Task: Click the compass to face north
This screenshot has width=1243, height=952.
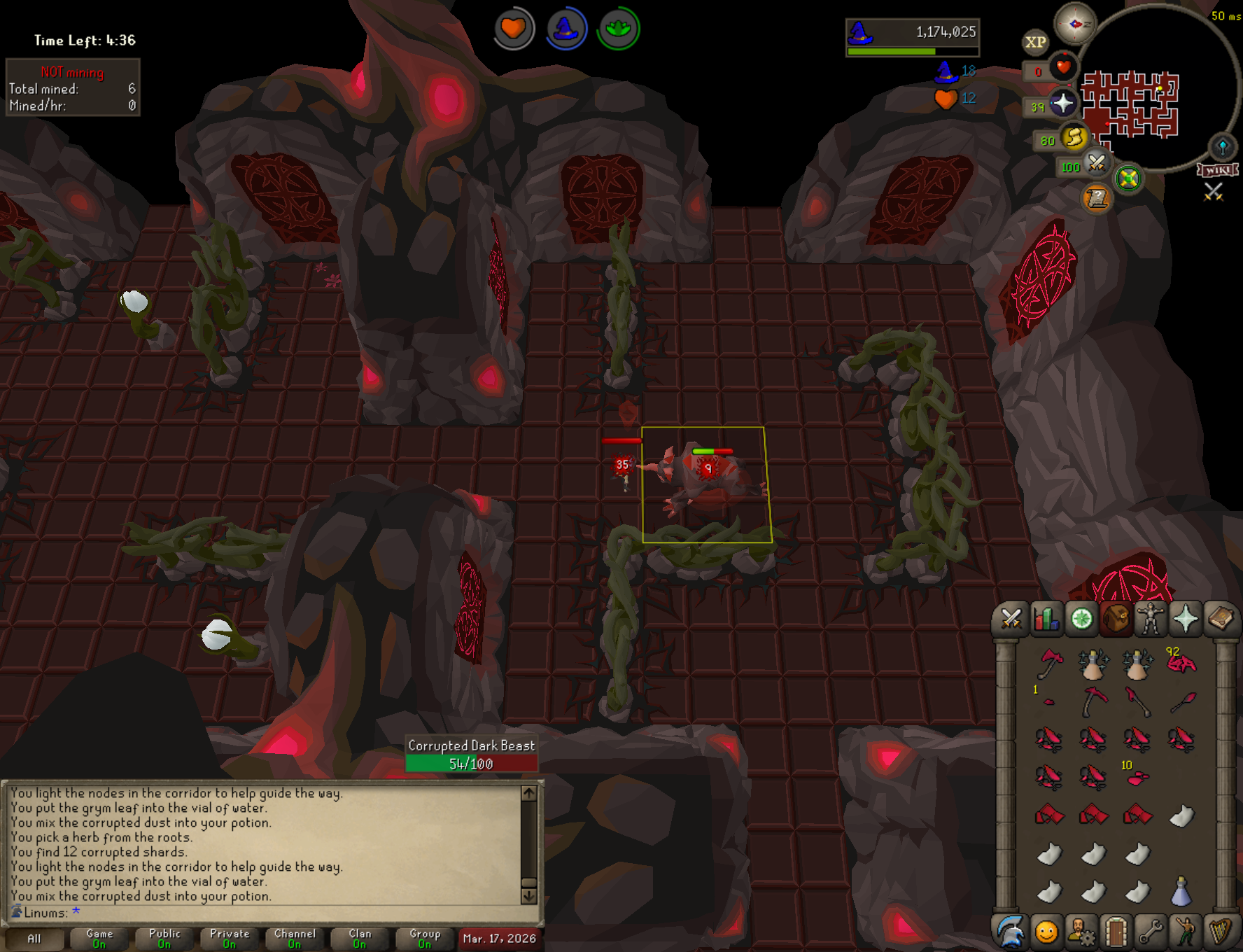Action: click(x=1075, y=24)
